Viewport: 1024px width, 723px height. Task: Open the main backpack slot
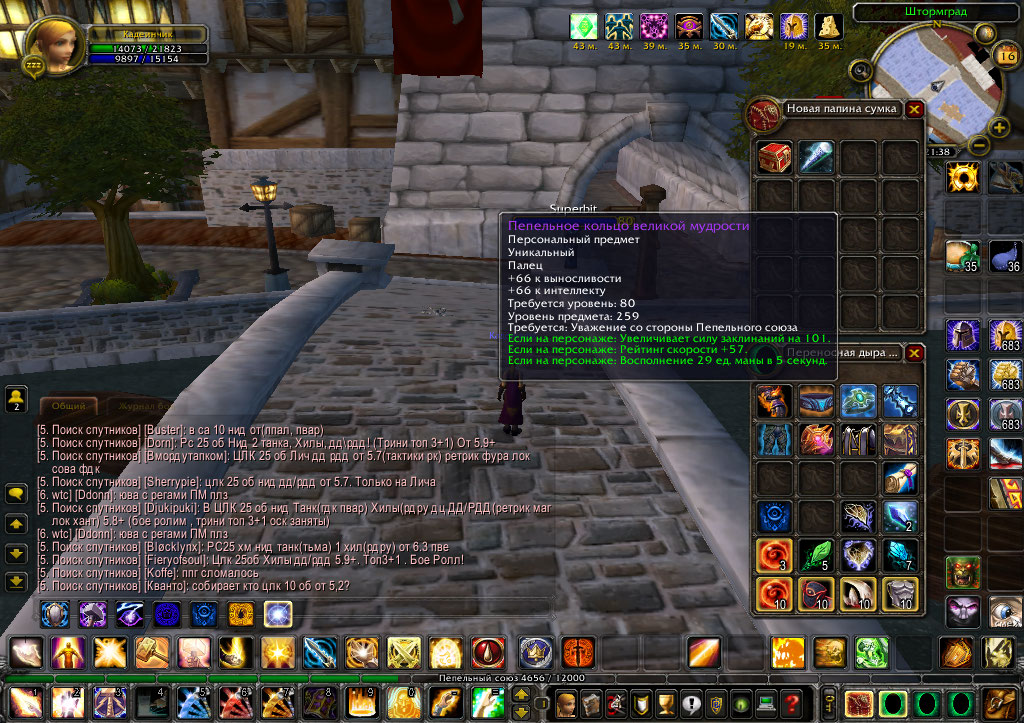coord(998,702)
